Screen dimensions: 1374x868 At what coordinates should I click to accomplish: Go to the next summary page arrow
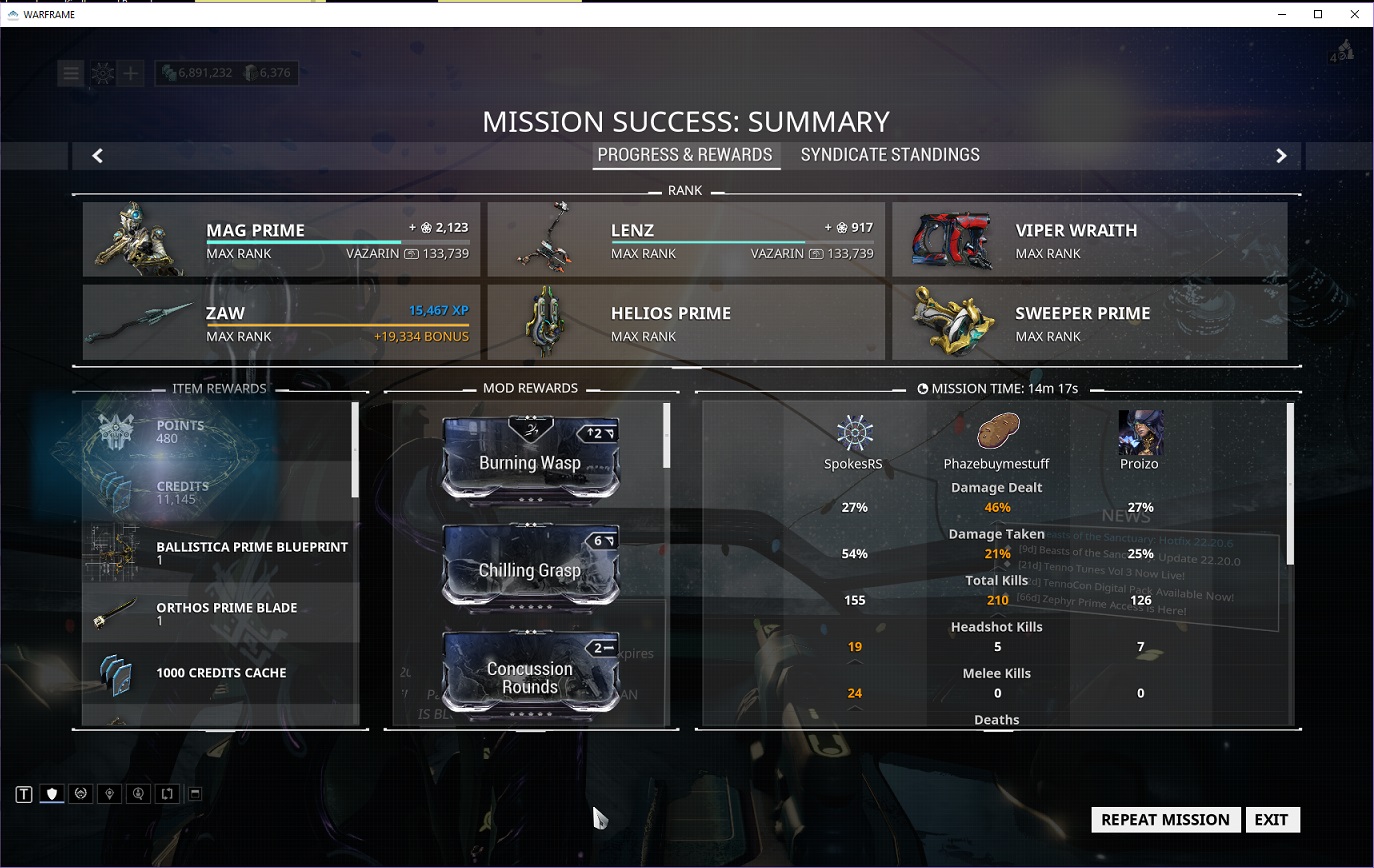pyautogui.click(x=1281, y=156)
